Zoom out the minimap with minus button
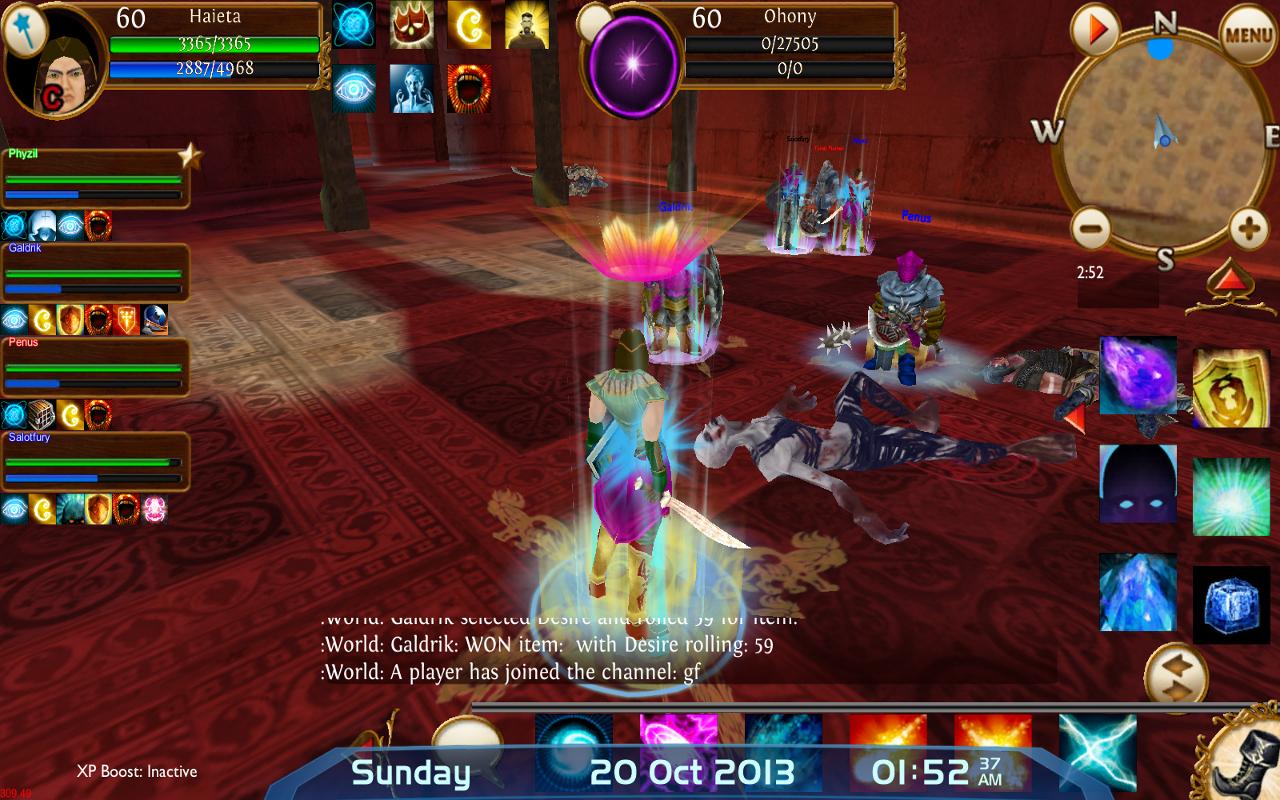Screen dimensions: 1280x800 [1091, 229]
